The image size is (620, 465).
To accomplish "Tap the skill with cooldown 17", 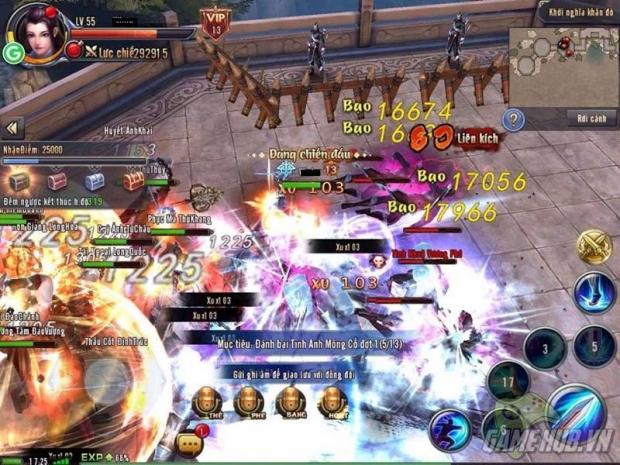I will pyautogui.click(x=508, y=381).
